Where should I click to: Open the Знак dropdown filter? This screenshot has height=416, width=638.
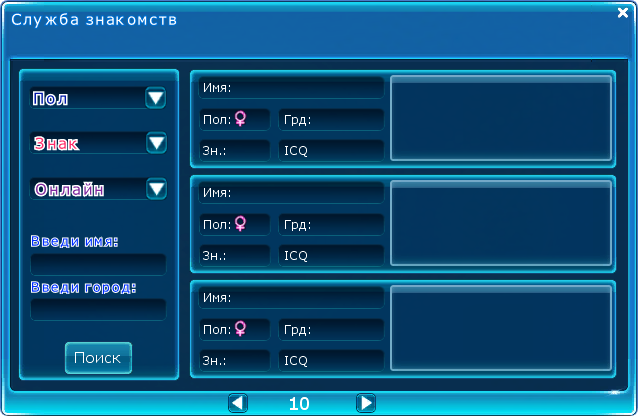tap(156, 143)
